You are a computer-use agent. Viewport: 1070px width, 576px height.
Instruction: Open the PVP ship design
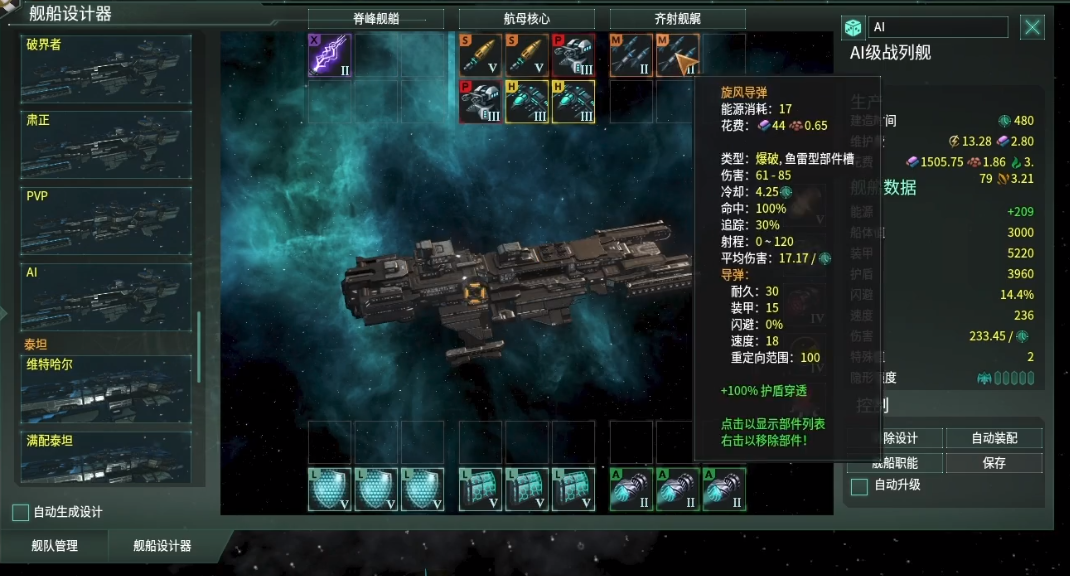coord(105,220)
